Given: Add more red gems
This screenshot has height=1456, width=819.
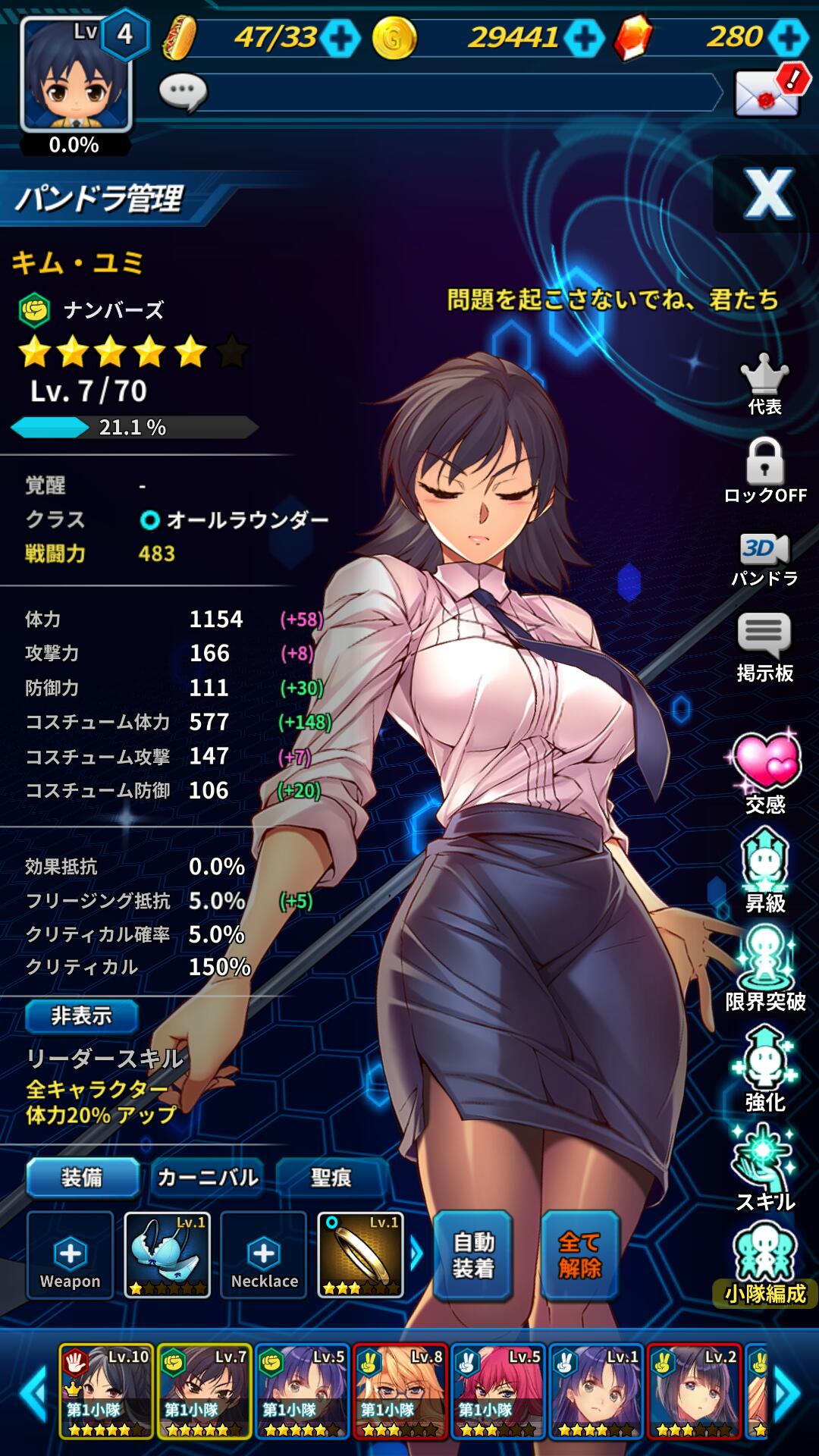Looking at the screenshot, I should (x=789, y=38).
